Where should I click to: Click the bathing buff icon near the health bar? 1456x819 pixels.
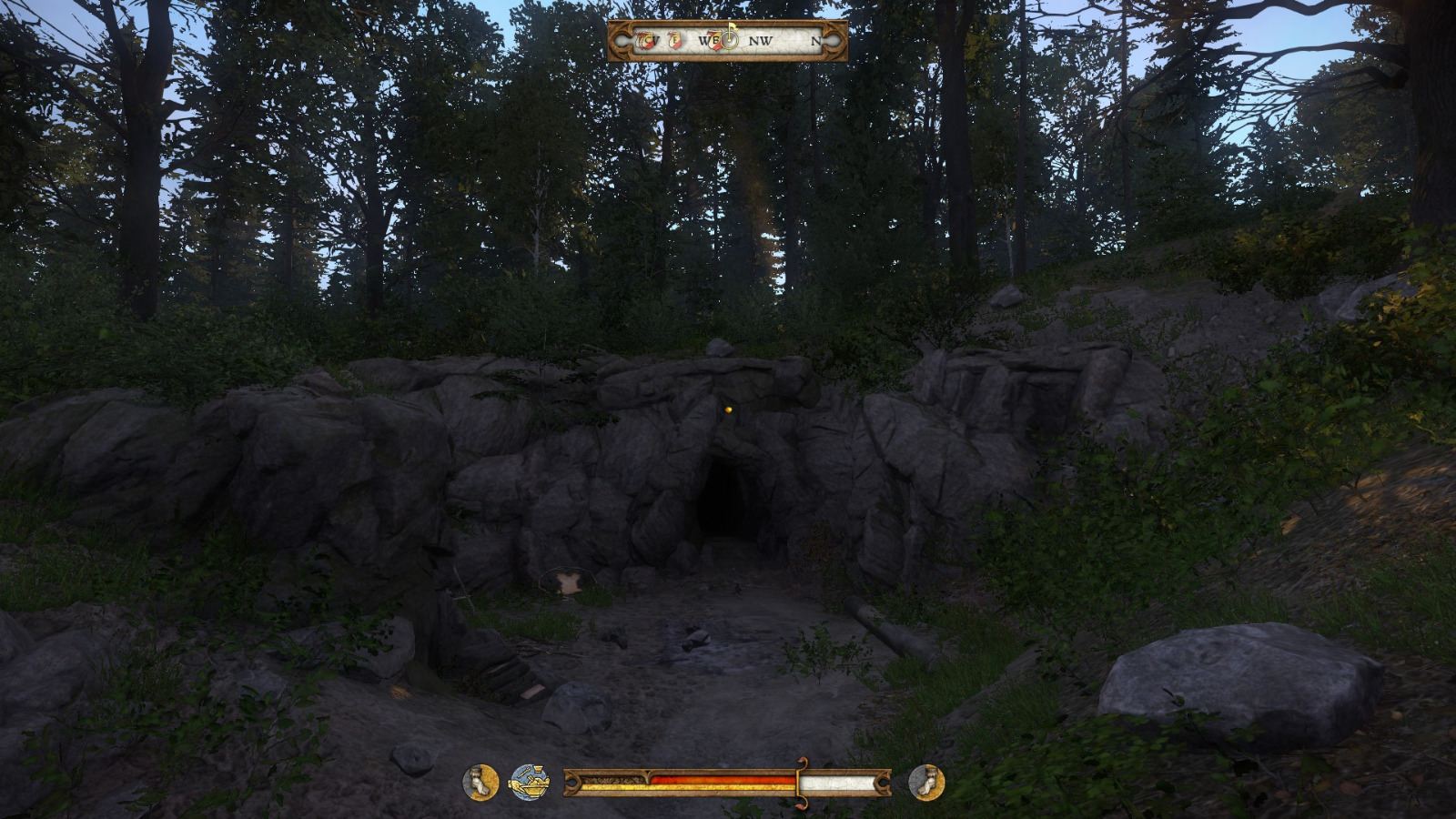point(528,781)
